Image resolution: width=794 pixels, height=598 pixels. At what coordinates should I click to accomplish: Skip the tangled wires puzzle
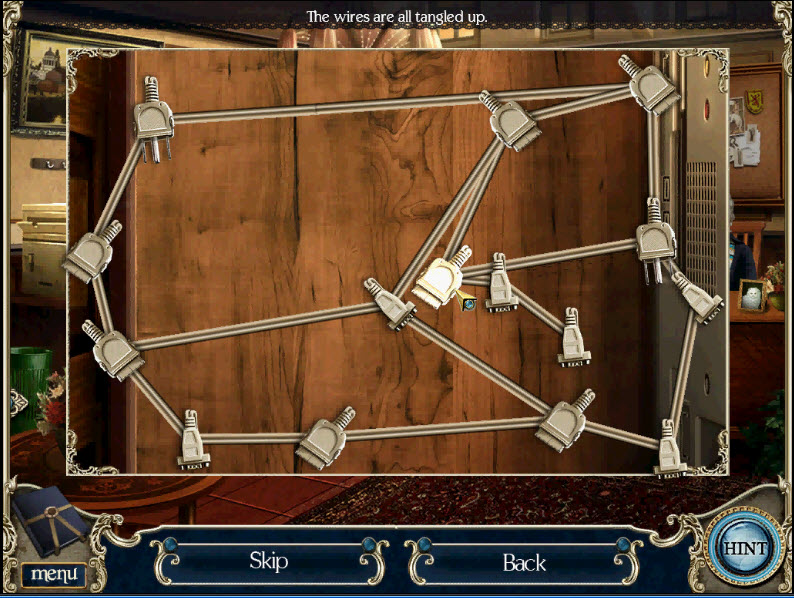tap(268, 561)
